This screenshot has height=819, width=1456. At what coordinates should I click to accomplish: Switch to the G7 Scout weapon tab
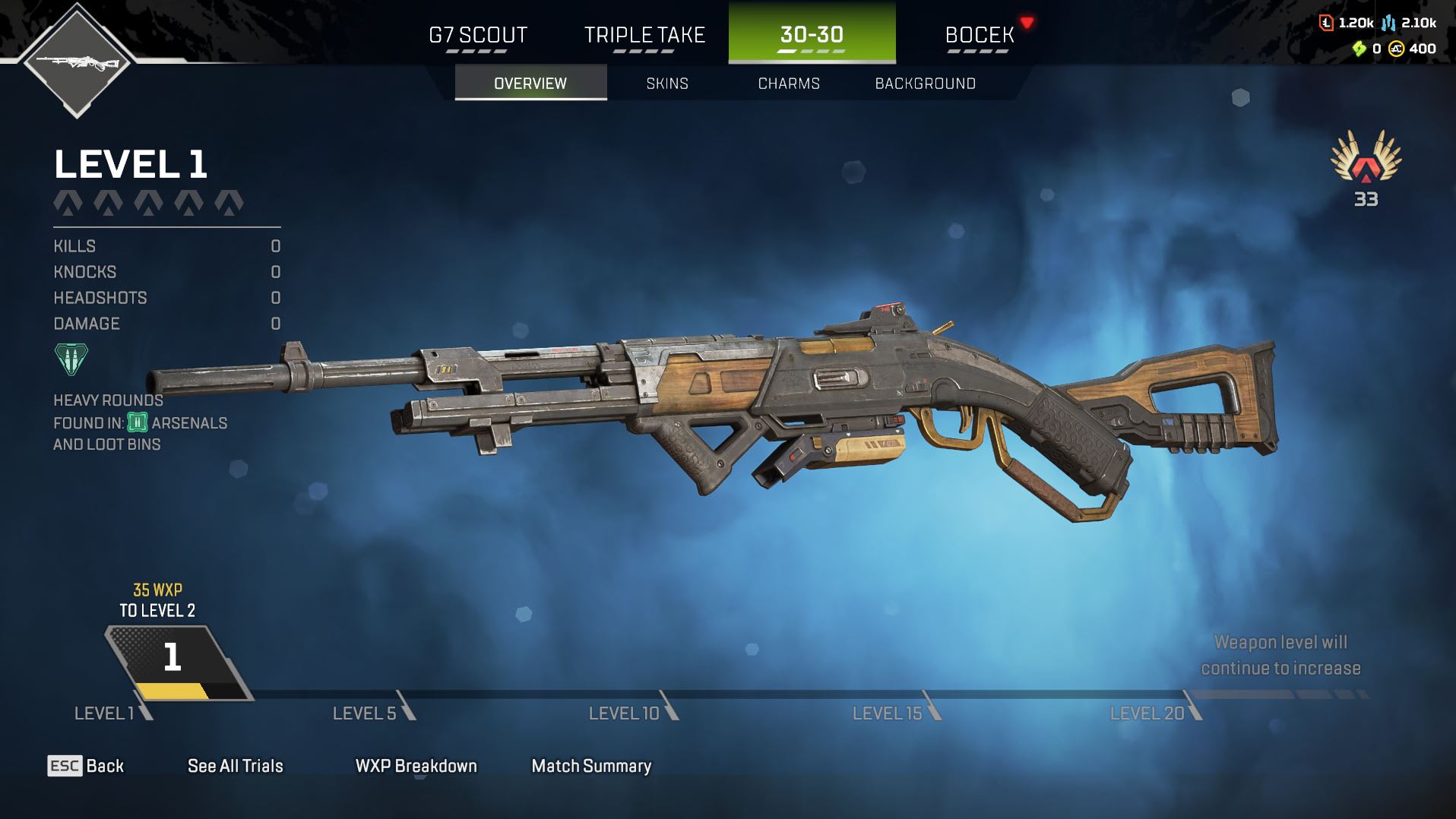pos(478,35)
